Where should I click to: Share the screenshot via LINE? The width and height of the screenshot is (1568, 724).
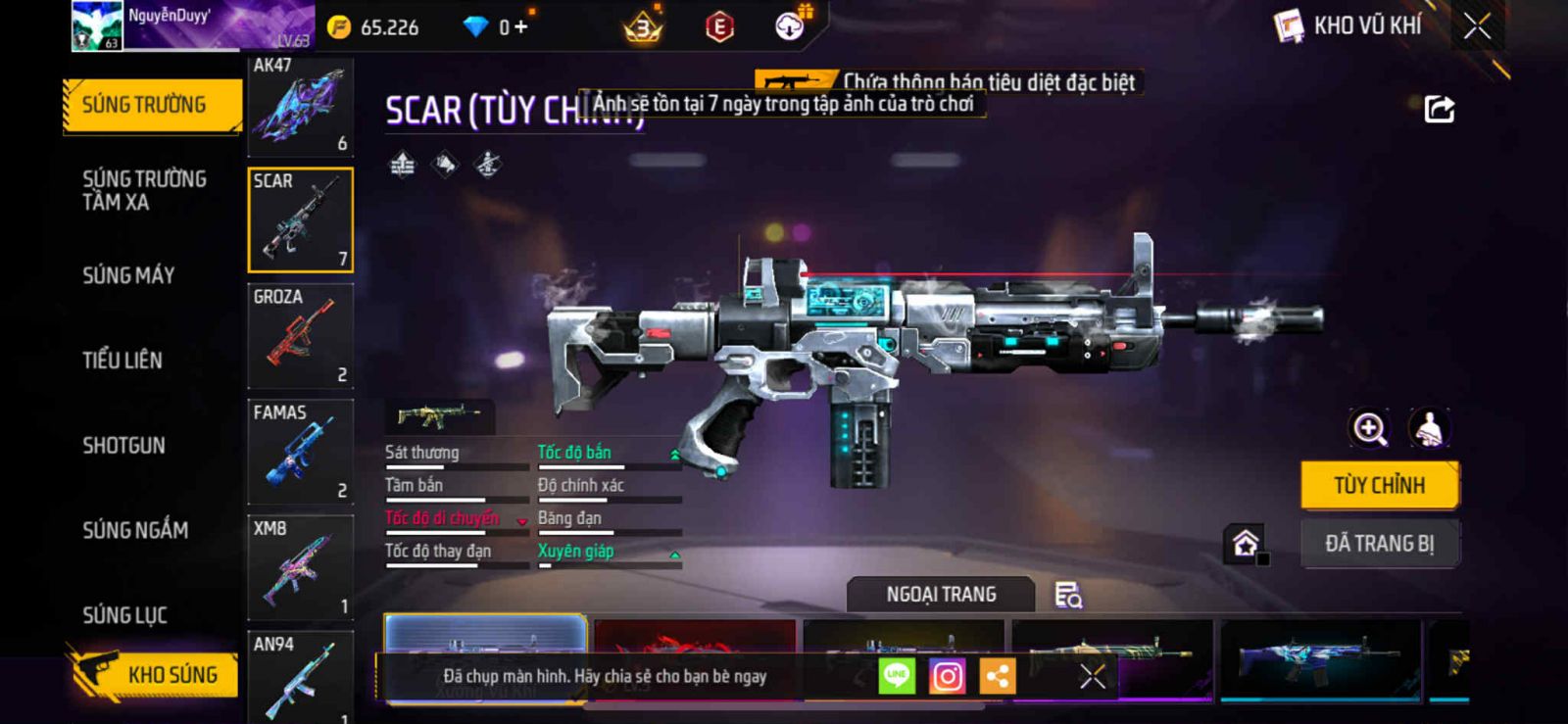click(897, 676)
